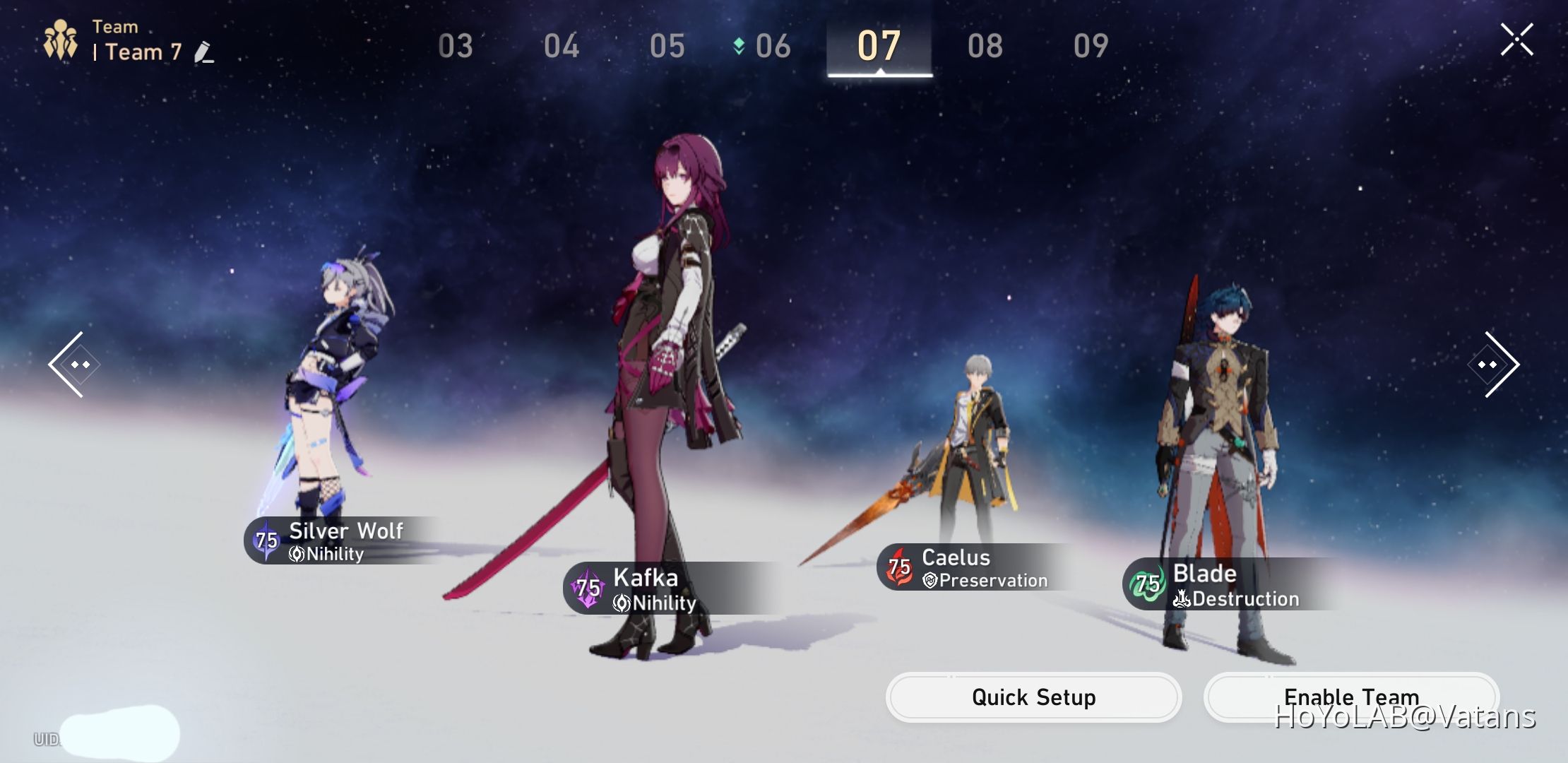Select Caelus's Preservation path icon
The height and width of the screenshot is (763, 1568).
931,580
